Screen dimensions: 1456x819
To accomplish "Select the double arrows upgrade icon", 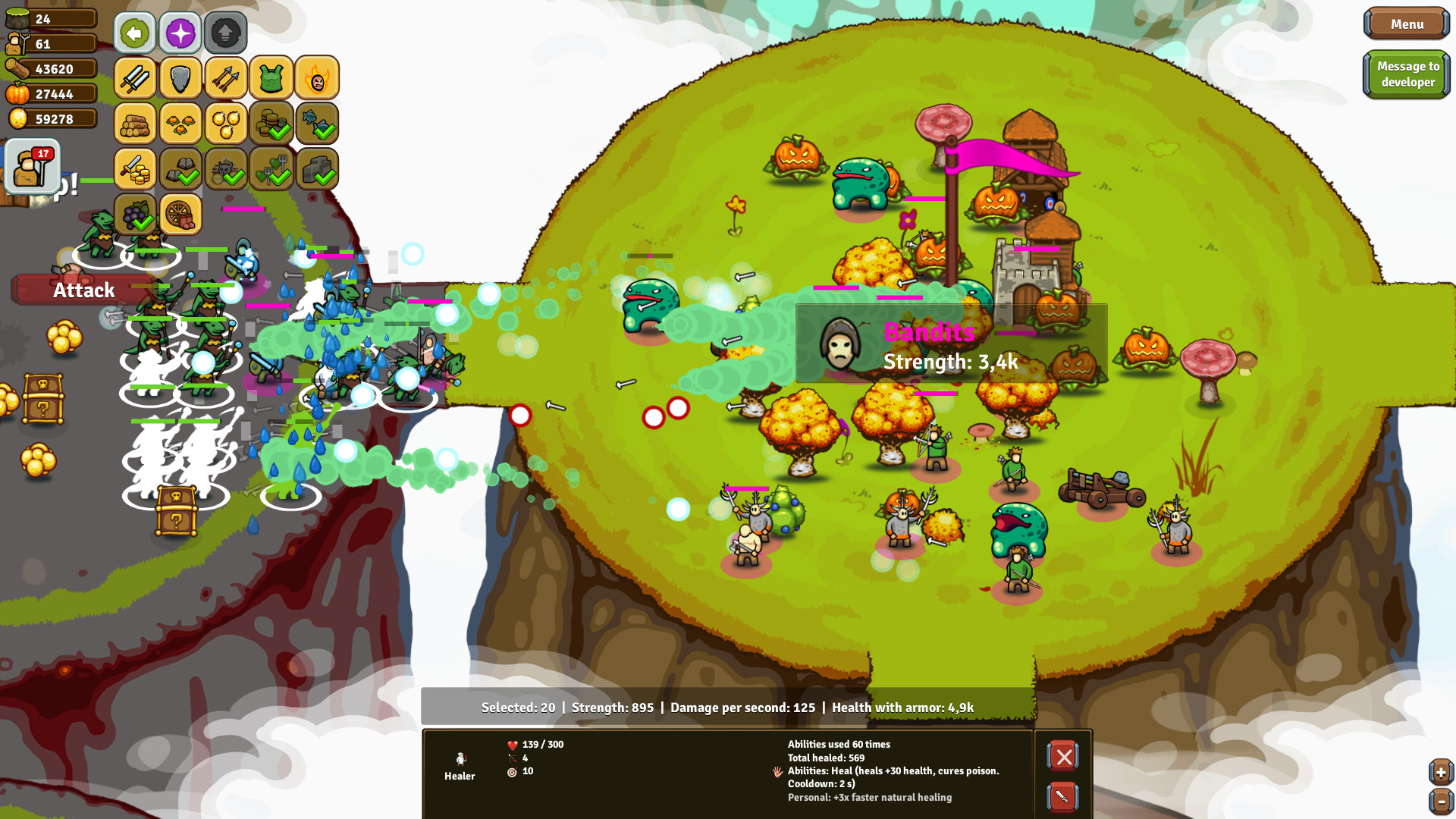I will coord(225,77).
